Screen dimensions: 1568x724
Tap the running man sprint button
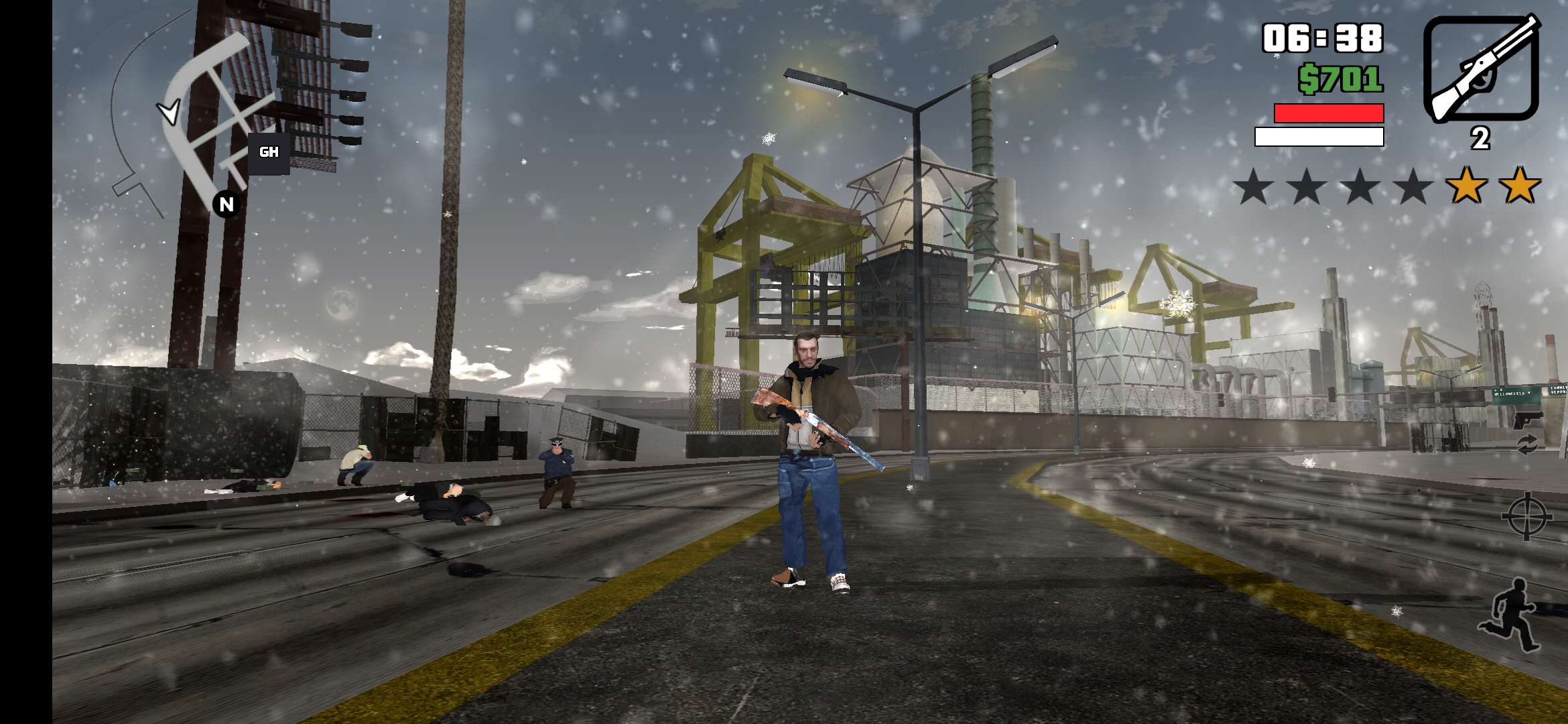(1510, 615)
